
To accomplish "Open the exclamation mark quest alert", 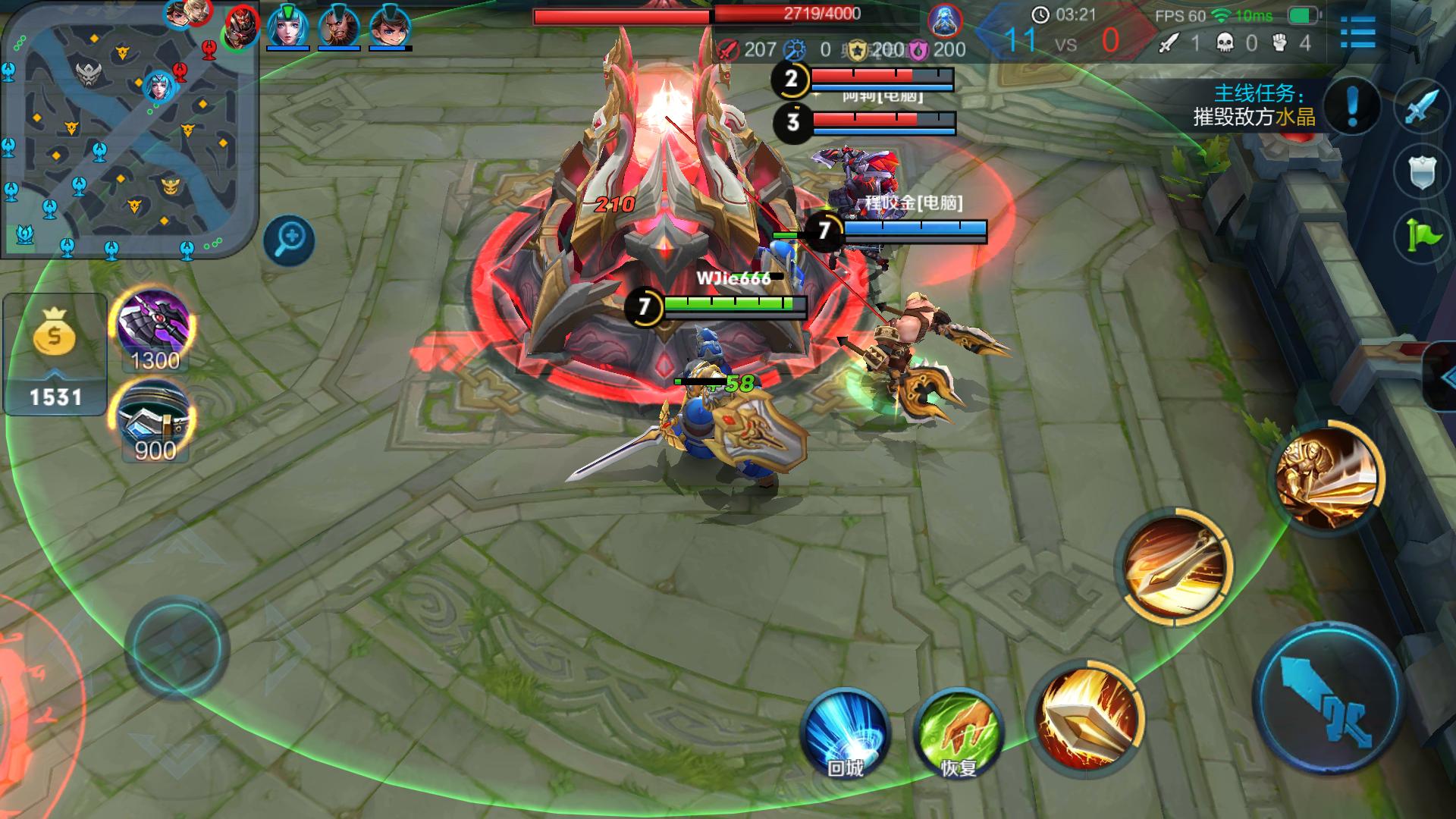I will point(1353,105).
